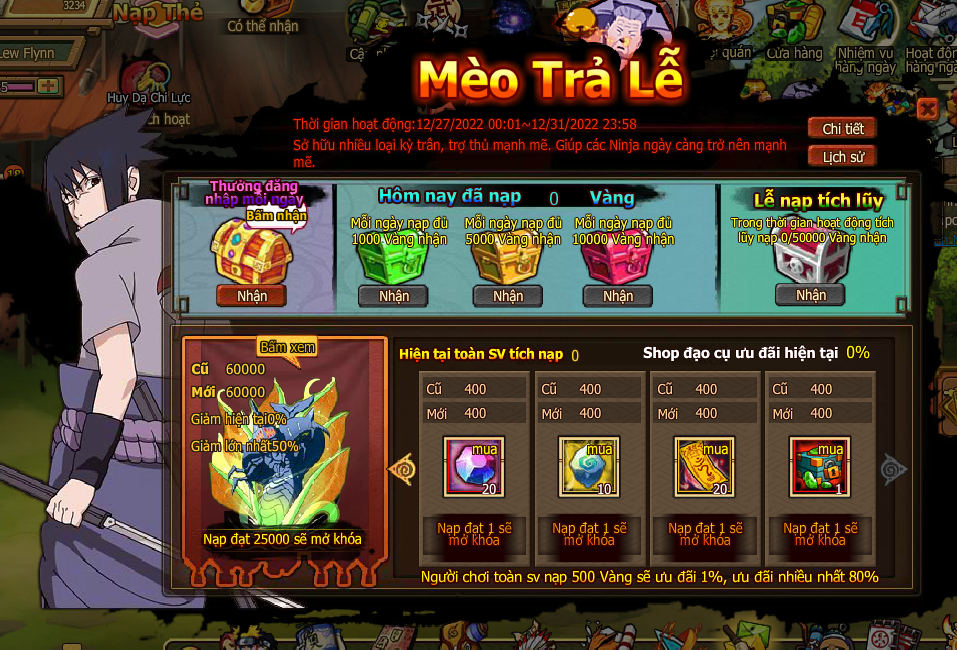The width and height of the screenshot is (957, 650).
Task: Show the Lịch sử history
Action: 842,157
